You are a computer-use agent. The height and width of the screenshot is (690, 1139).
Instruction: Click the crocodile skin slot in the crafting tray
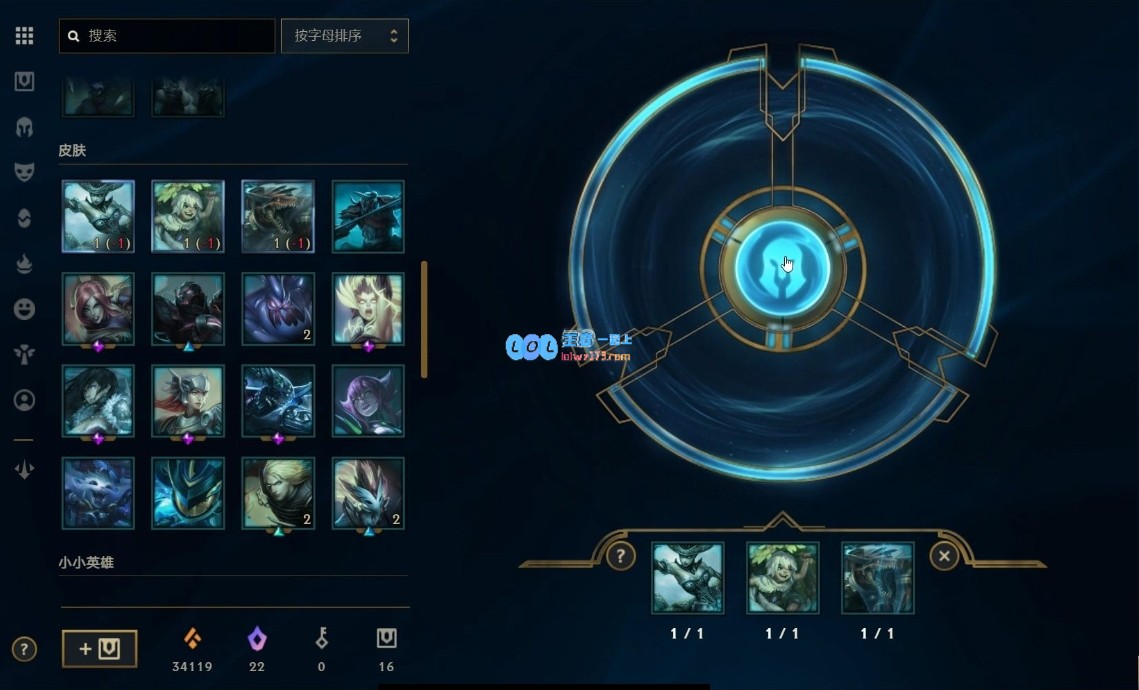(x=877, y=578)
